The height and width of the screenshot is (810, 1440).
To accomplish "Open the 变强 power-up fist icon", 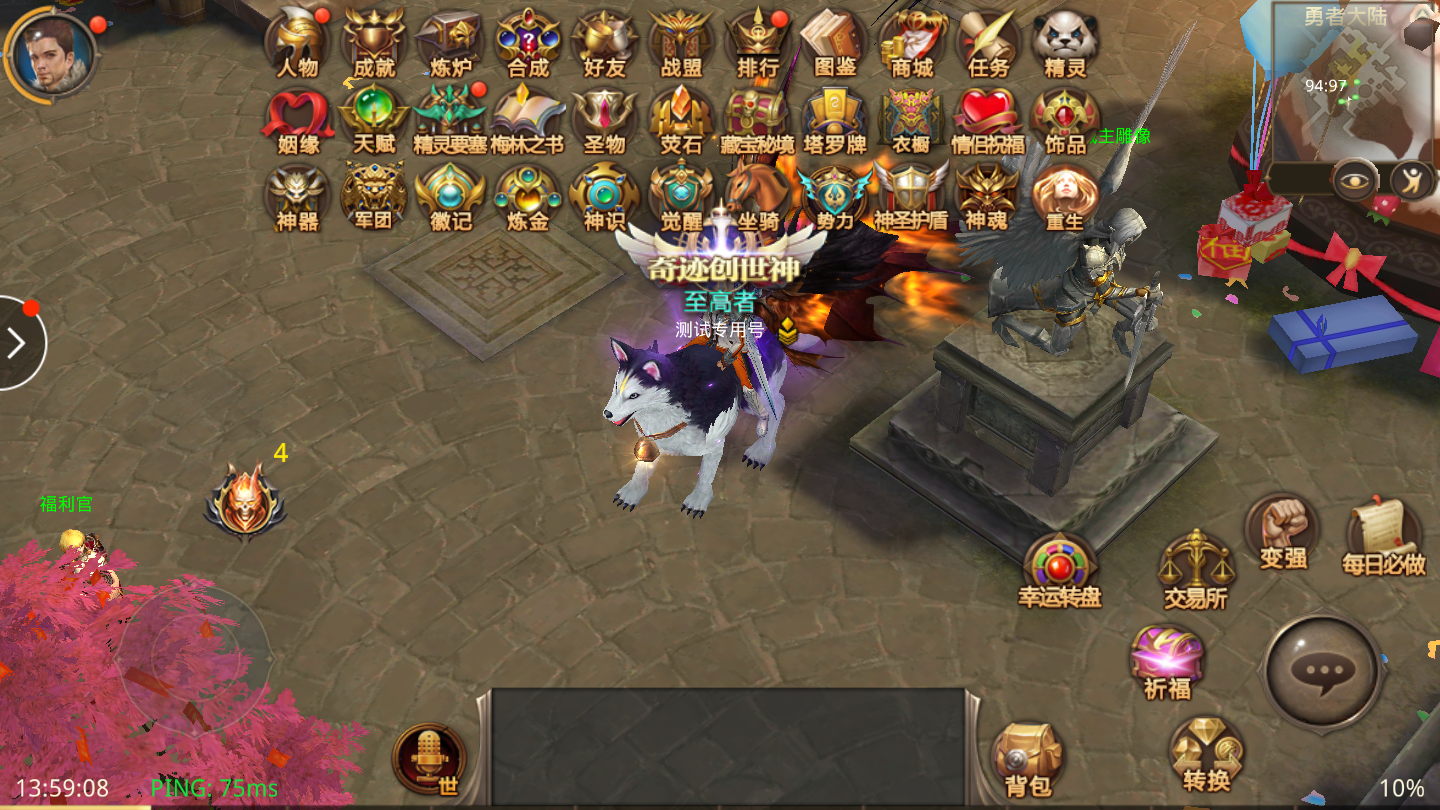I will 1283,530.
